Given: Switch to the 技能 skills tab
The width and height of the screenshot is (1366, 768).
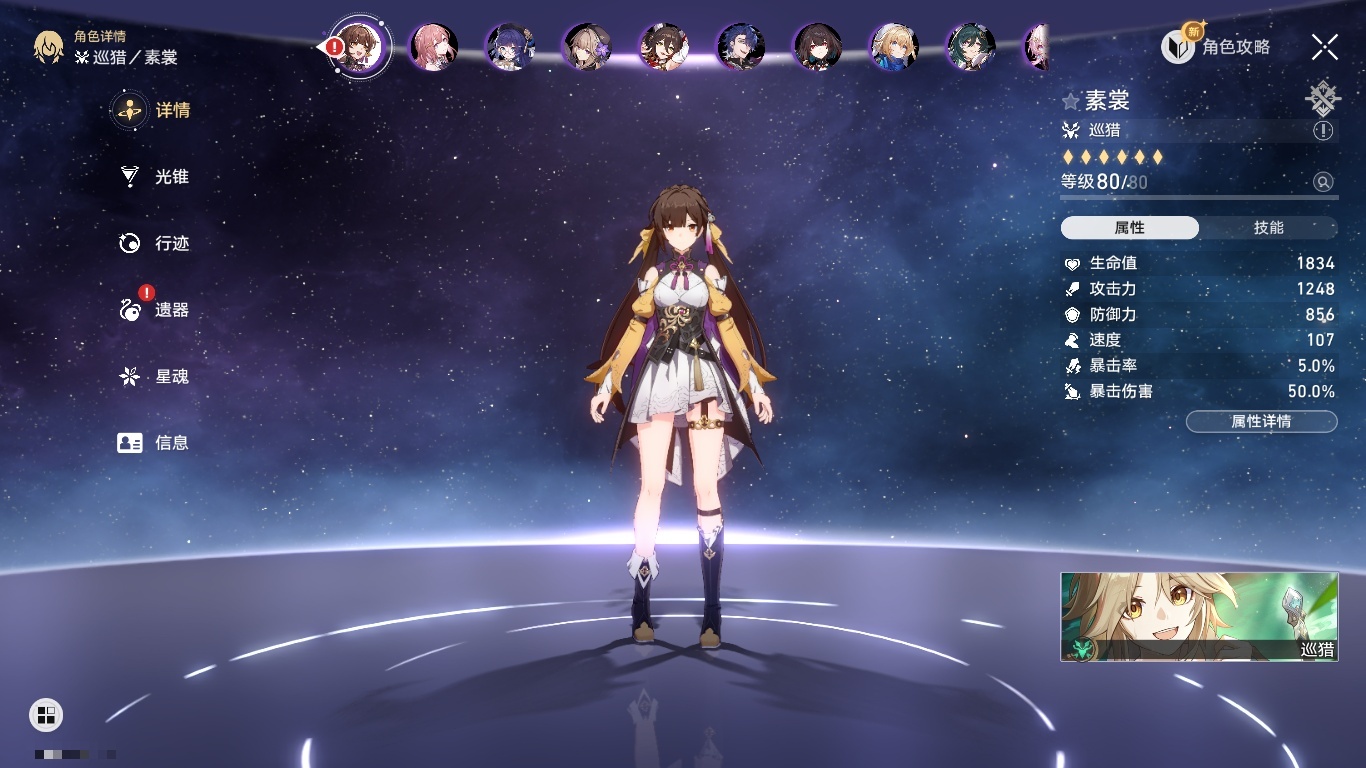Looking at the screenshot, I should [1268, 228].
